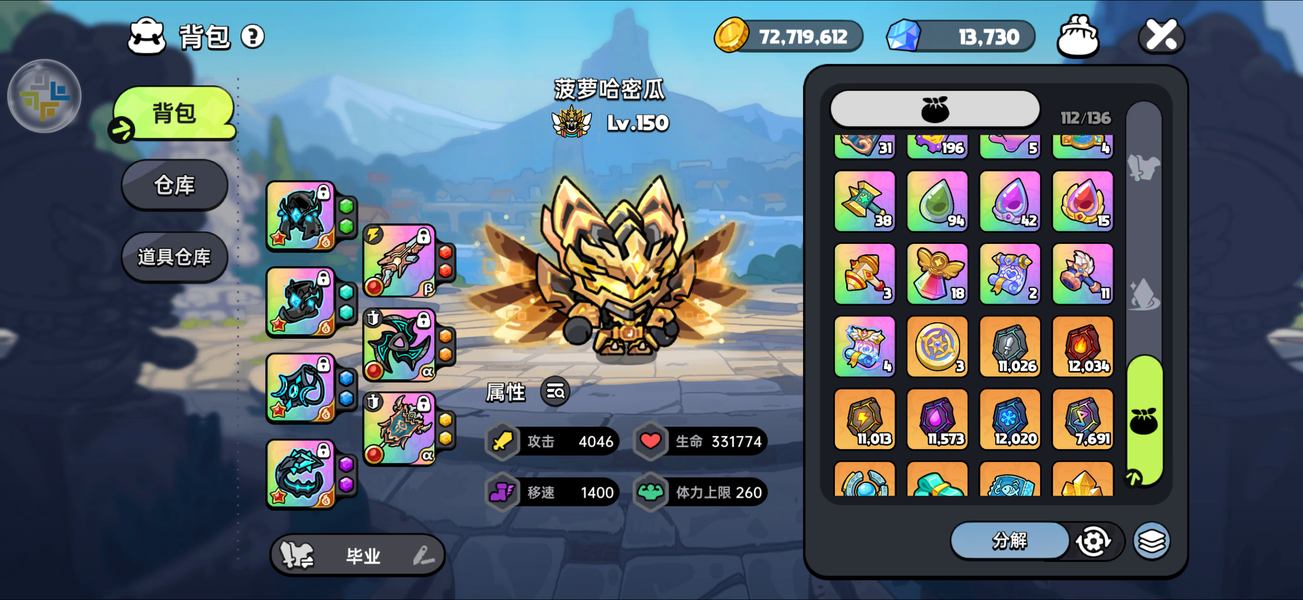Screen dimensions: 1303x600
Task: Open the 属性 attribute details magnifier
Action: (555, 393)
